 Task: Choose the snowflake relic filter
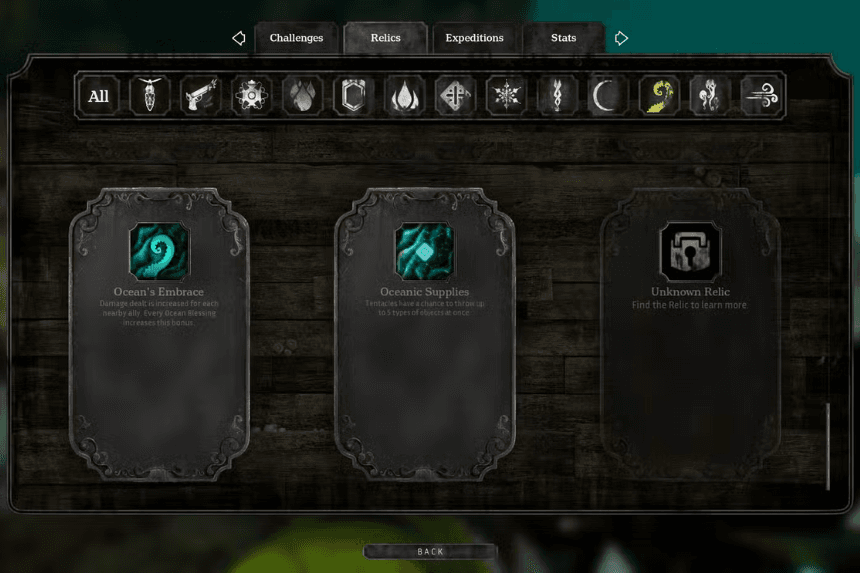coord(506,96)
